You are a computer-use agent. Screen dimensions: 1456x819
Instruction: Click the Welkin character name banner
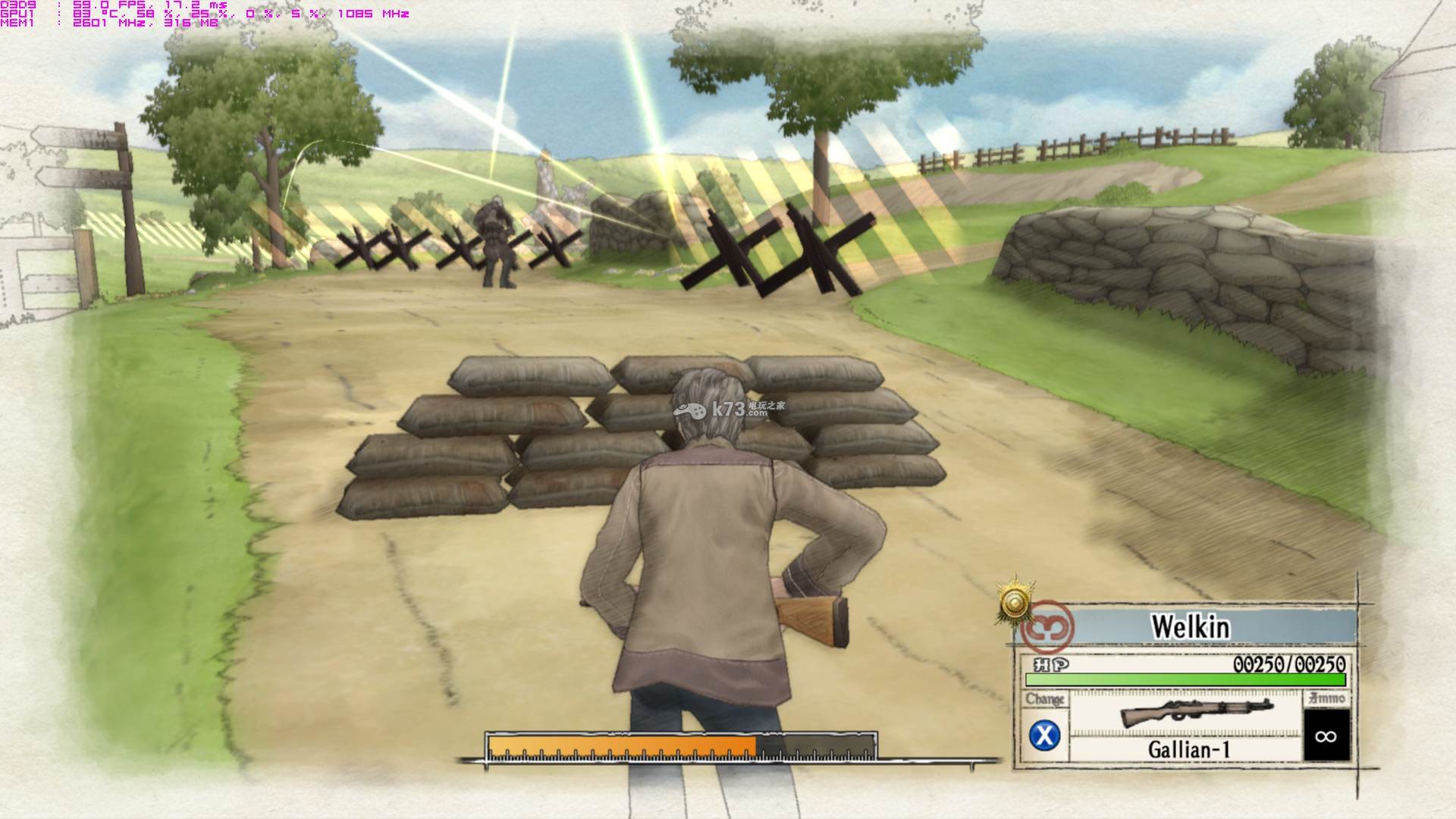pos(1189,626)
